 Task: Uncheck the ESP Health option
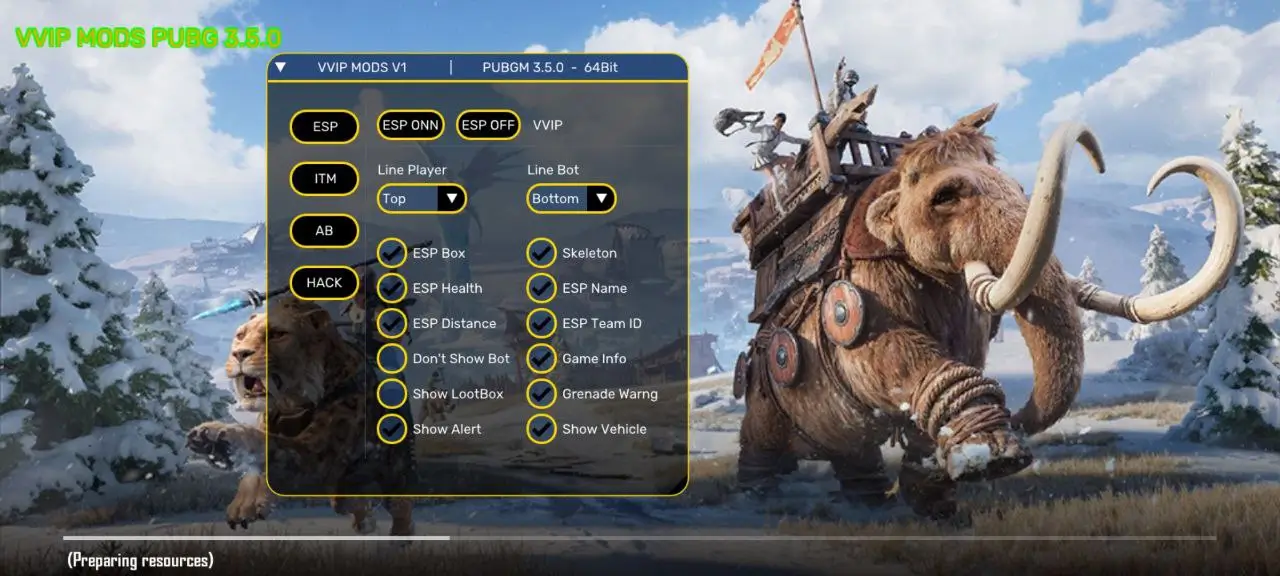pos(392,288)
